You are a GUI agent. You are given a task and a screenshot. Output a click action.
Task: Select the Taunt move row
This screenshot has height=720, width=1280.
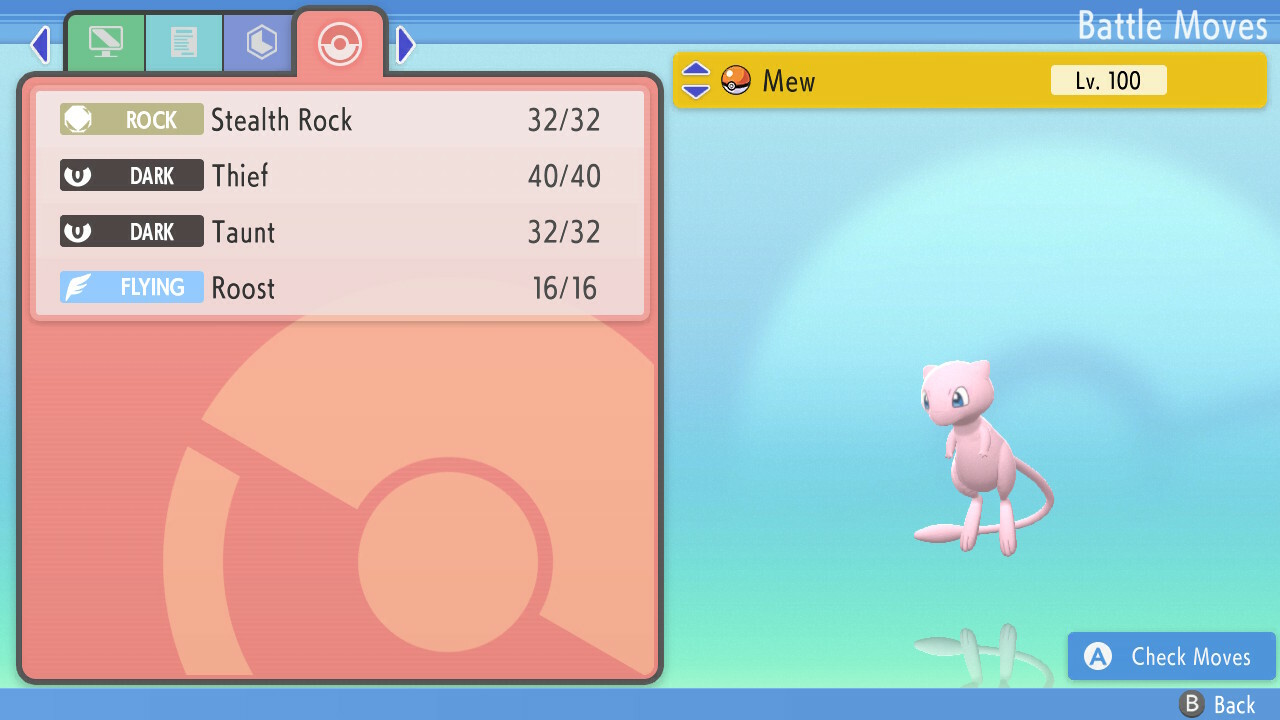click(340, 232)
